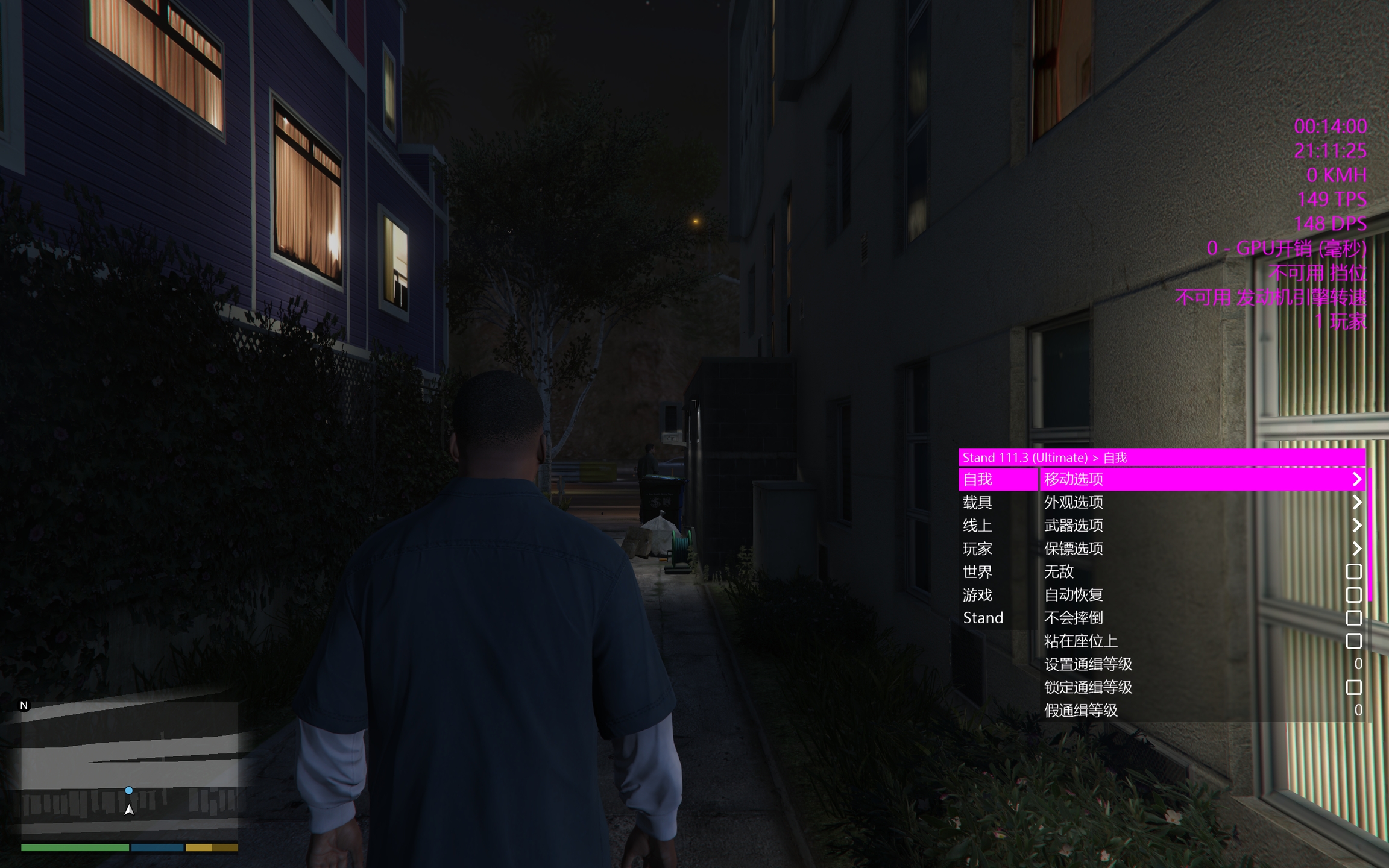This screenshot has height=868, width=1389.
Task: Switch to the 载具 tab
Action: (x=978, y=502)
